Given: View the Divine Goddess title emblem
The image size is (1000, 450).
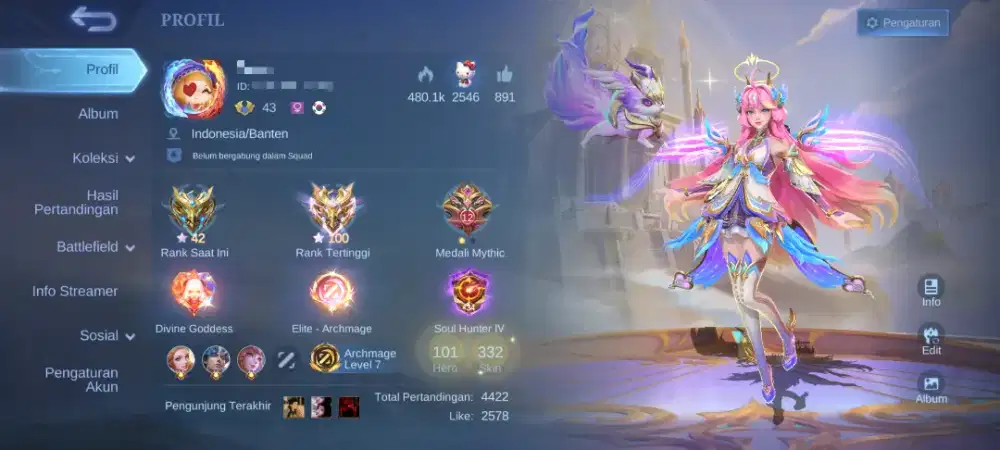Looking at the screenshot, I should tap(193, 295).
